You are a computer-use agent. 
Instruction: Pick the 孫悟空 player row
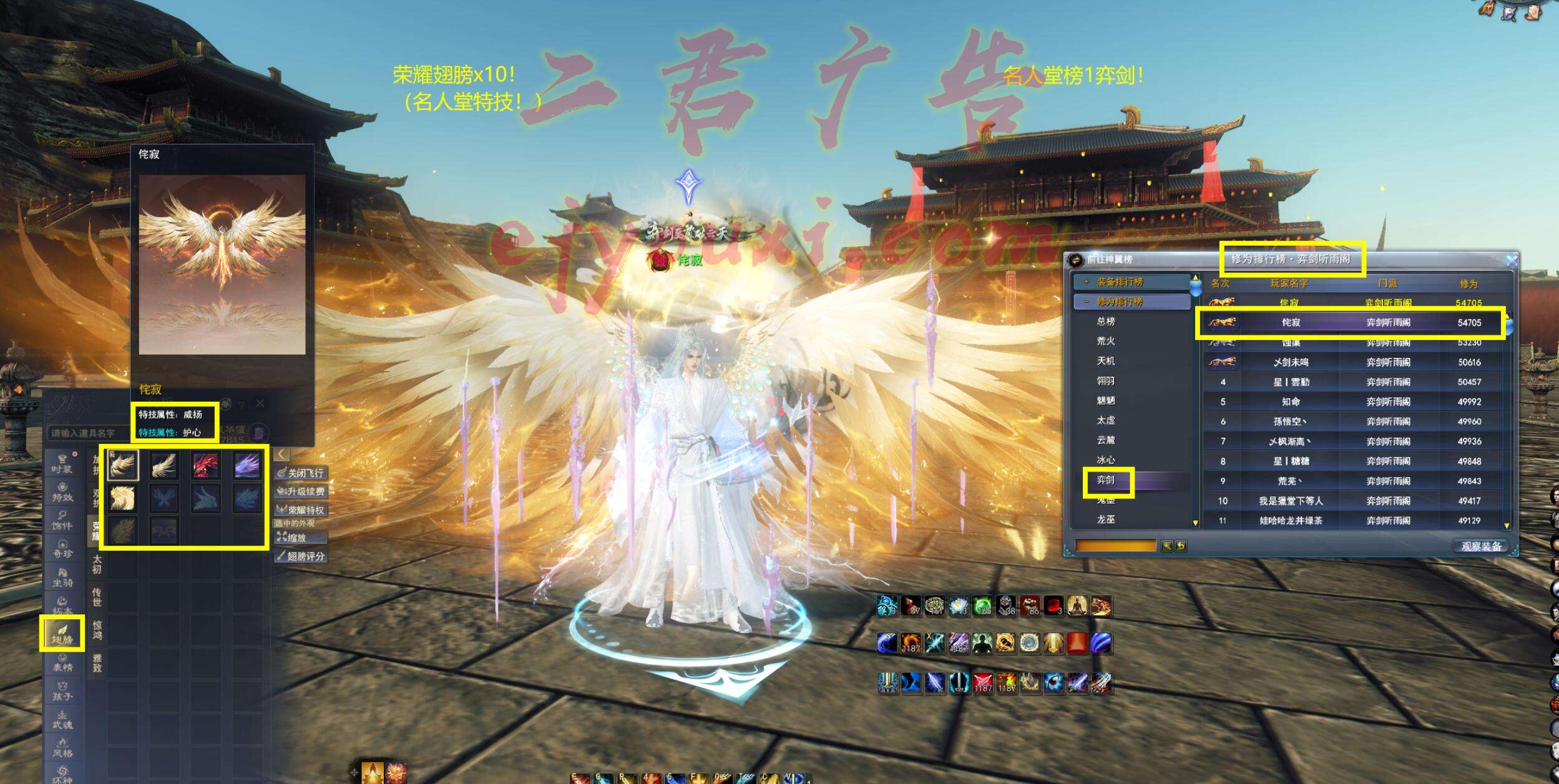(x=1291, y=422)
